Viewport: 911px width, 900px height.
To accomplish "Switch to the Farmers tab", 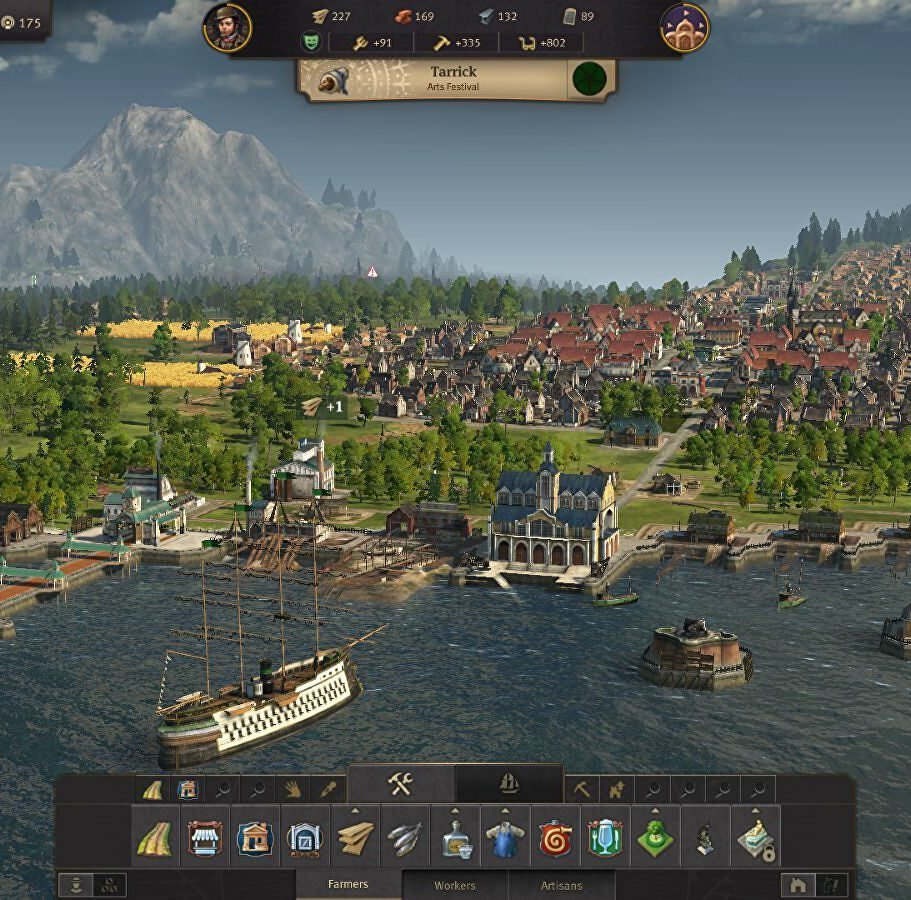I will coord(348,884).
